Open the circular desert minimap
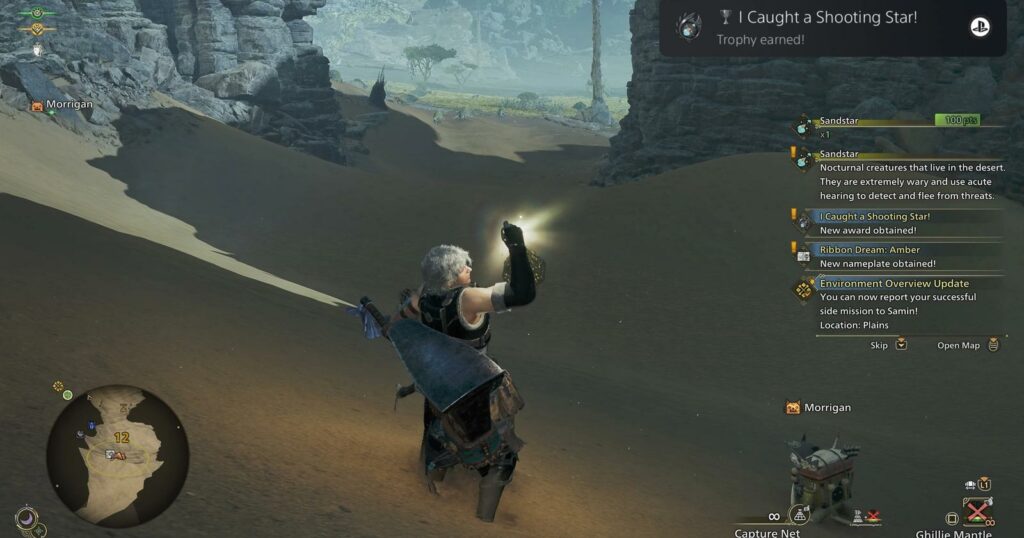Image resolution: width=1024 pixels, height=538 pixels. point(117,456)
